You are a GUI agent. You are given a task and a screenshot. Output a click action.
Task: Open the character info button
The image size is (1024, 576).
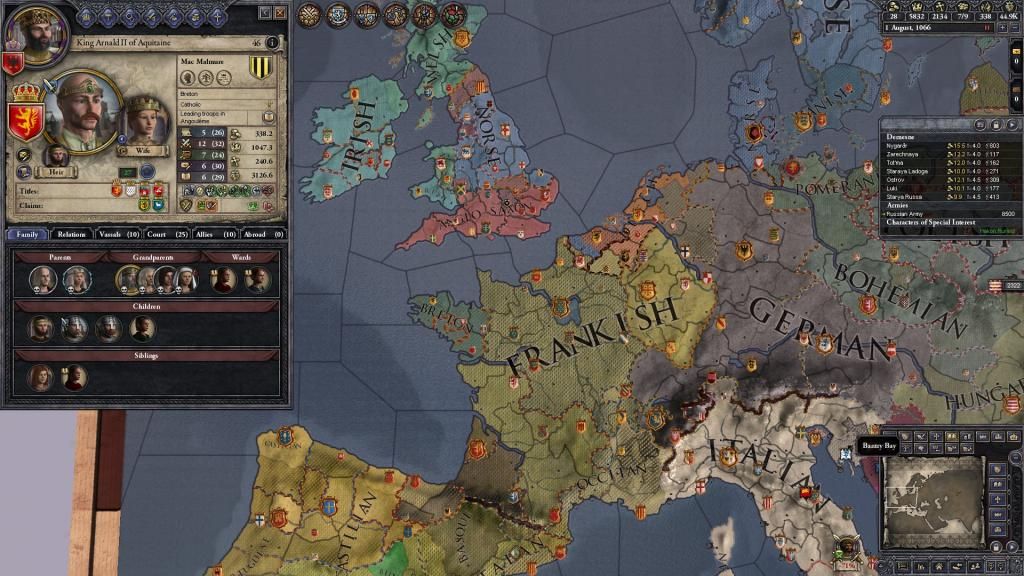tap(272, 43)
